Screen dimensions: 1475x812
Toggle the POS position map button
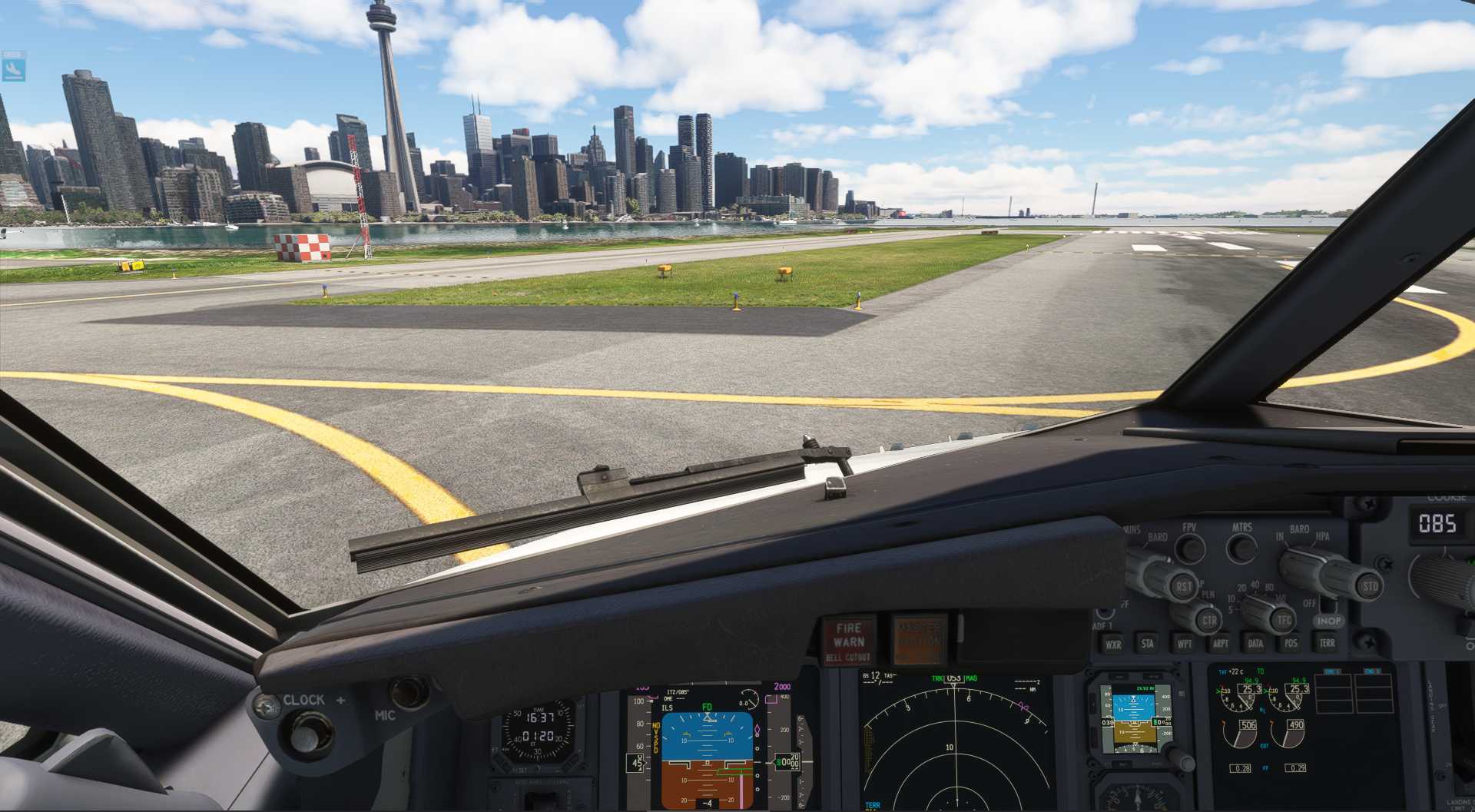click(1291, 644)
